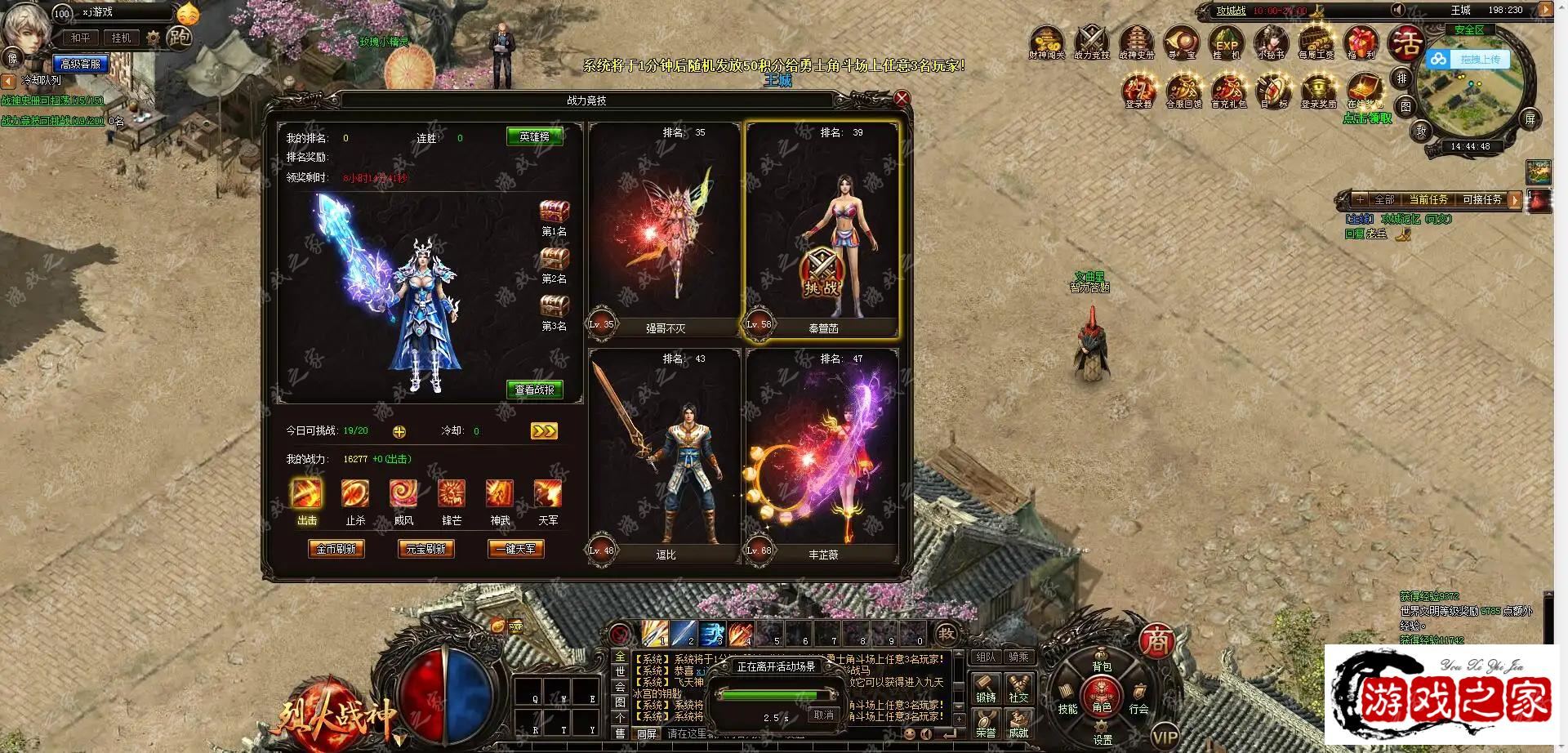Viewport: 1568px width, 753px height.
Task: Challenge the rank 39 opponent 秦普茵
Action: click(821, 274)
